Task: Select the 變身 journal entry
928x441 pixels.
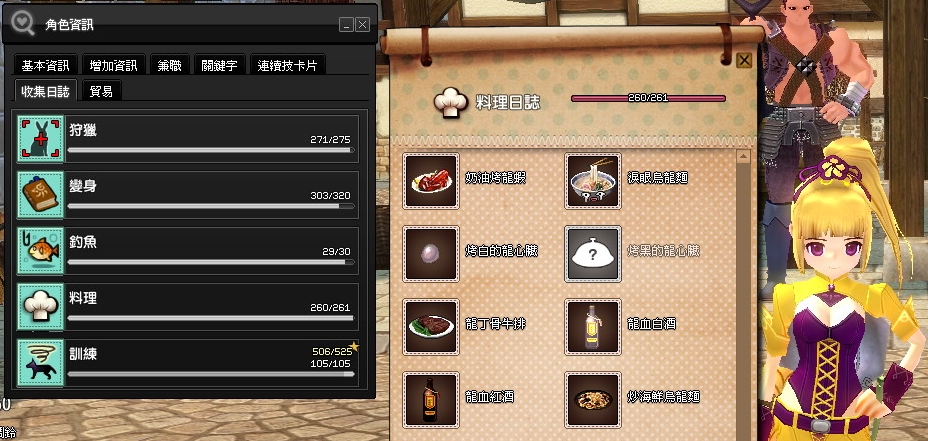Action: click(187, 195)
